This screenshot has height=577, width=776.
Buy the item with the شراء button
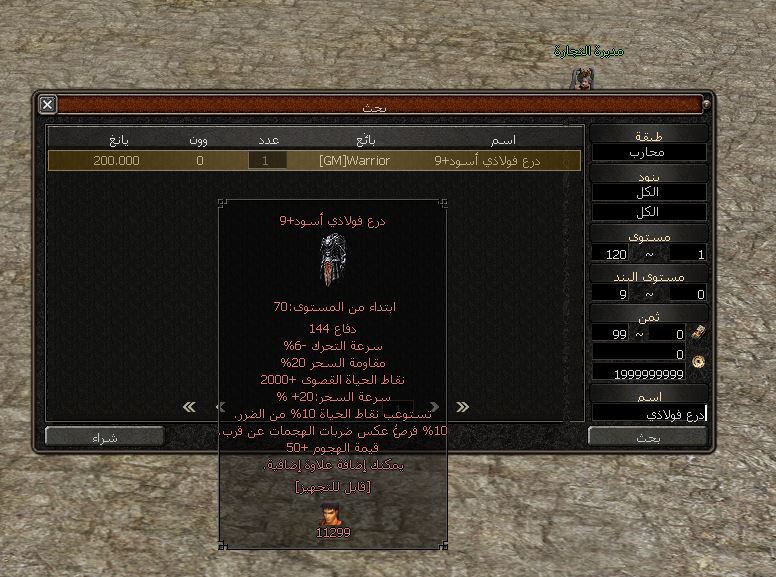pos(104,437)
